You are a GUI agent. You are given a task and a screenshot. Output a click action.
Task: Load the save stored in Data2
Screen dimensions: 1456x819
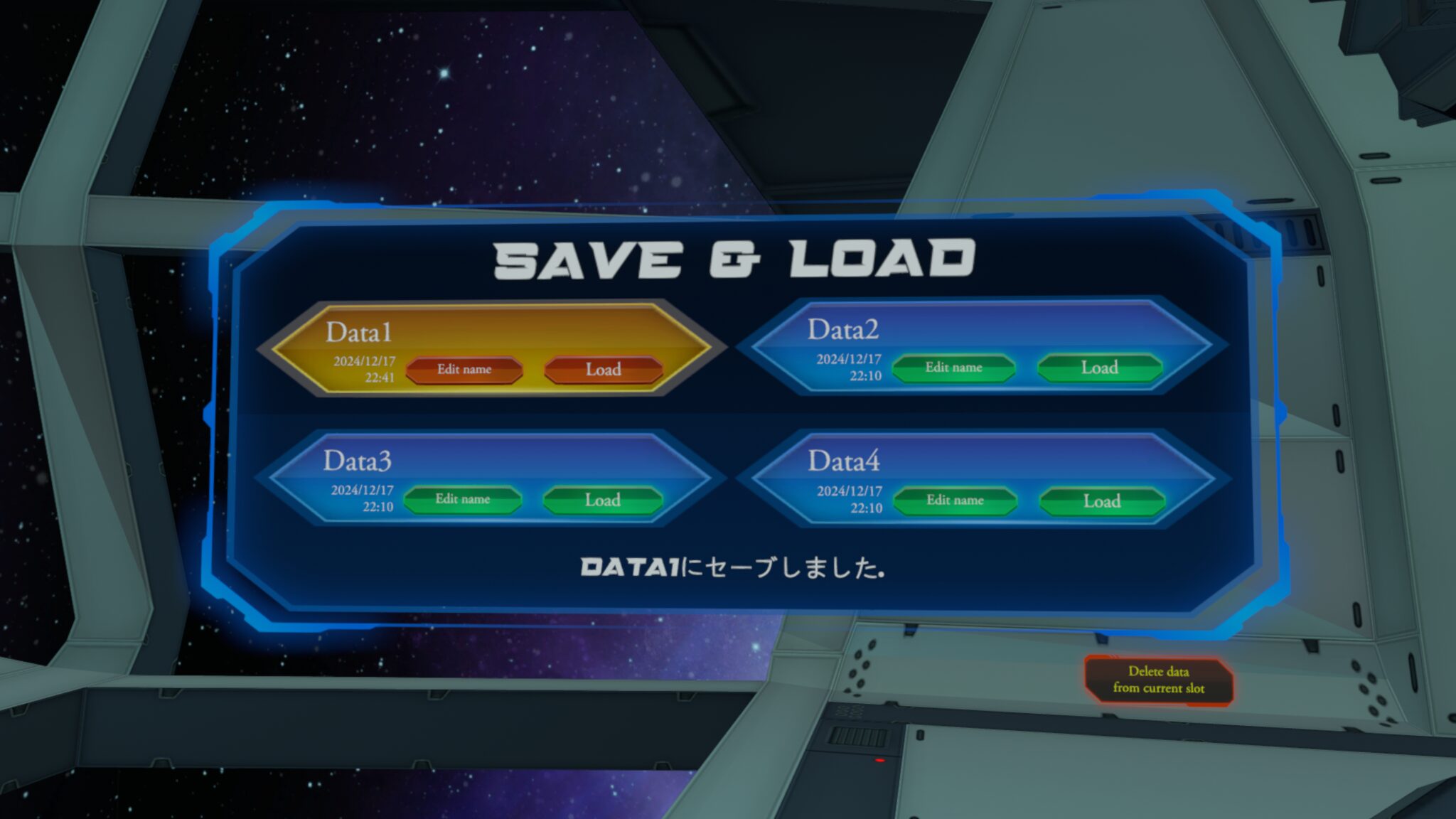1099,368
